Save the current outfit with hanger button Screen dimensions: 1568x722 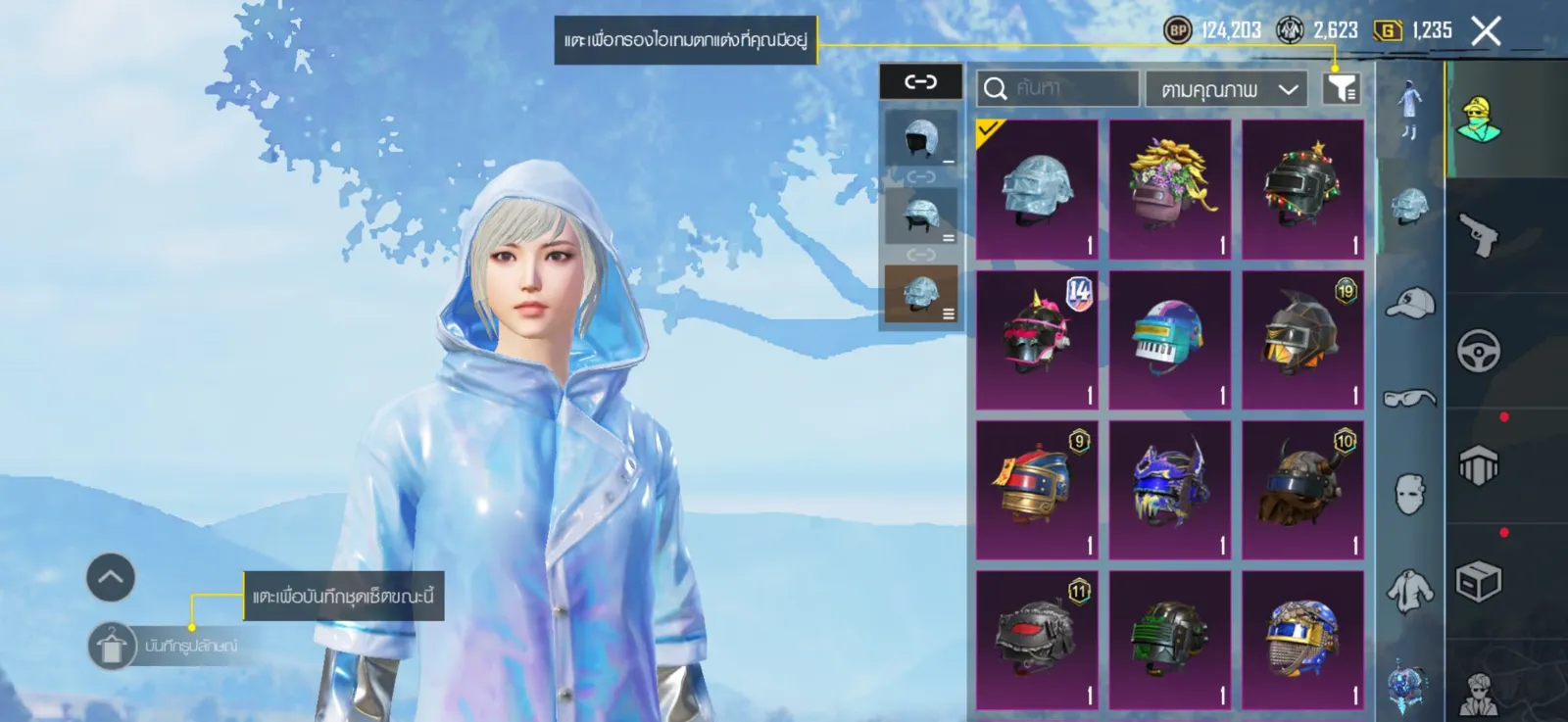[112, 647]
